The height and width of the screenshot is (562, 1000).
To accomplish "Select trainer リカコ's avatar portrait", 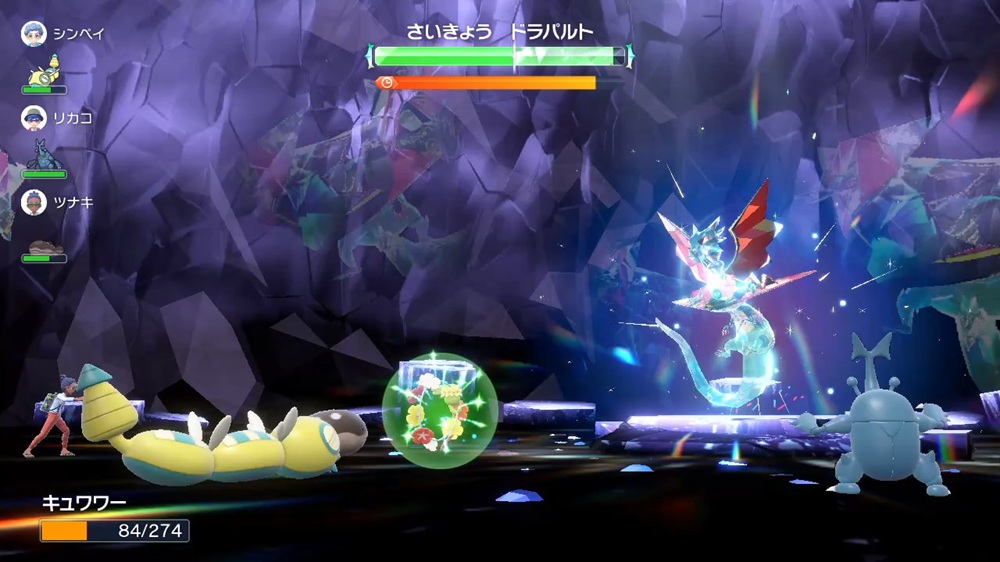I will click(x=34, y=118).
